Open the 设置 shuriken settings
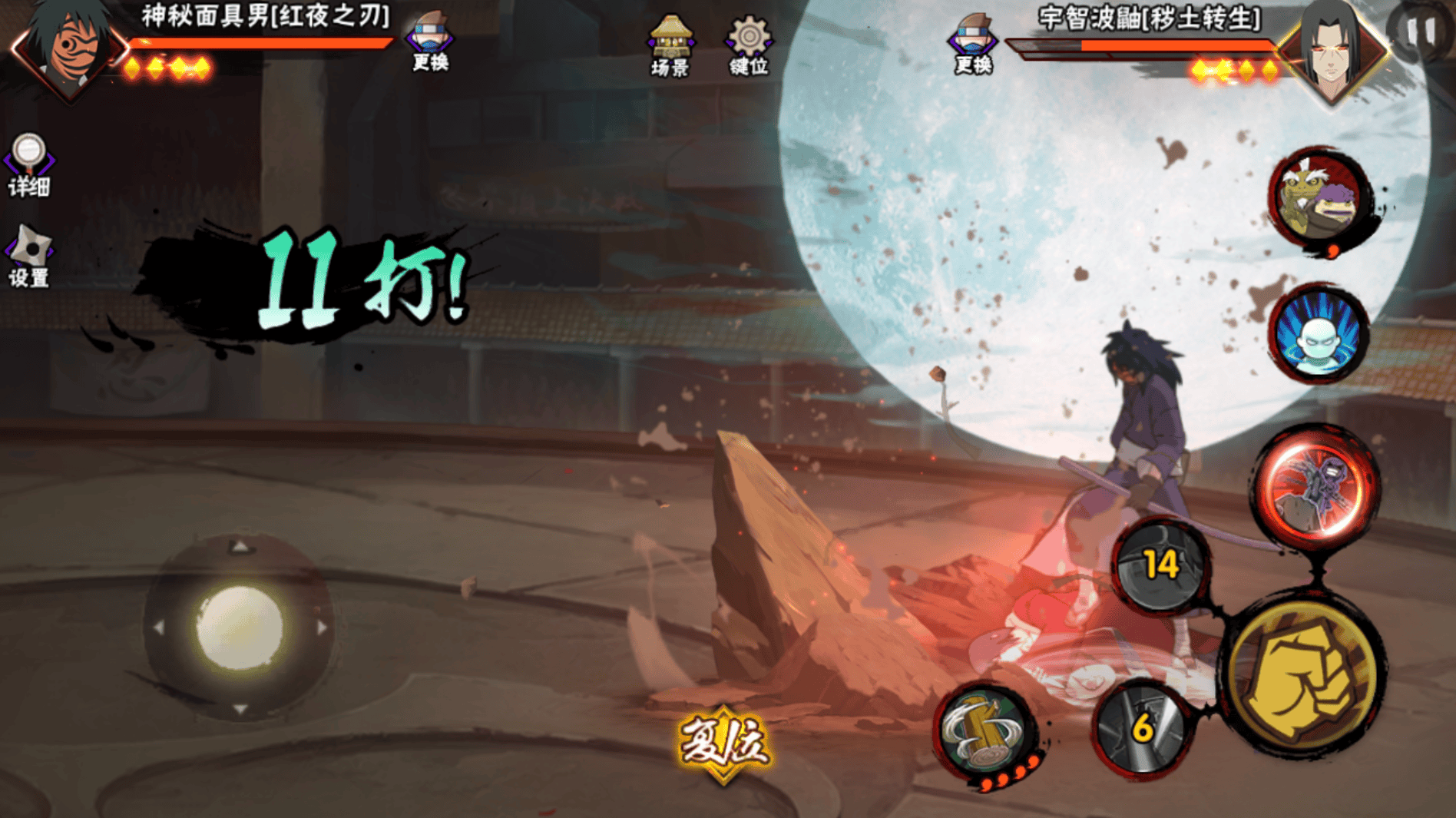Image resolution: width=1456 pixels, height=818 pixels. 29,257
